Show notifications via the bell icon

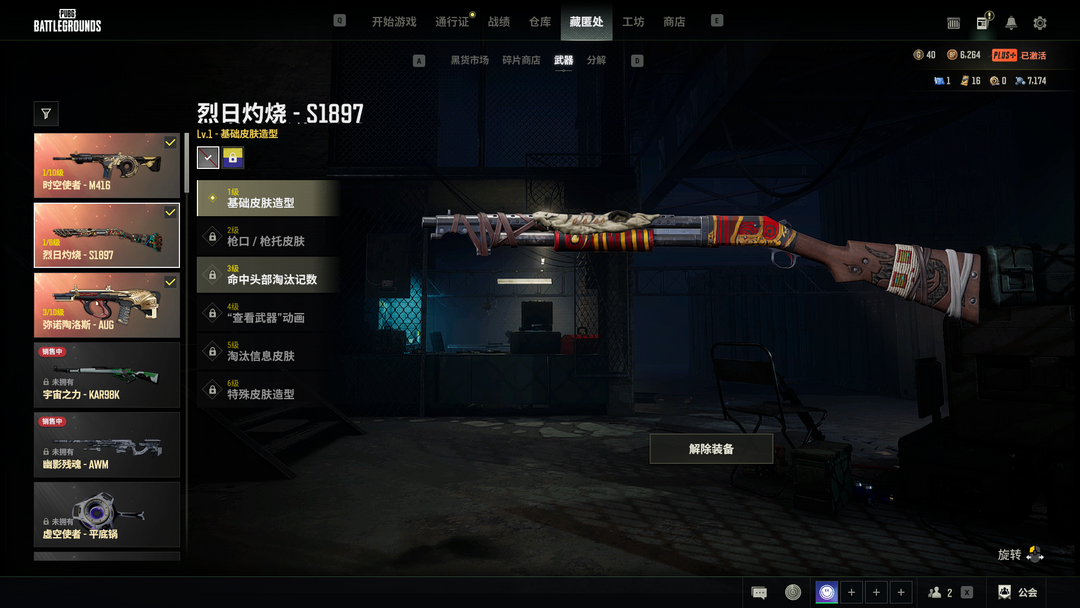click(1011, 23)
